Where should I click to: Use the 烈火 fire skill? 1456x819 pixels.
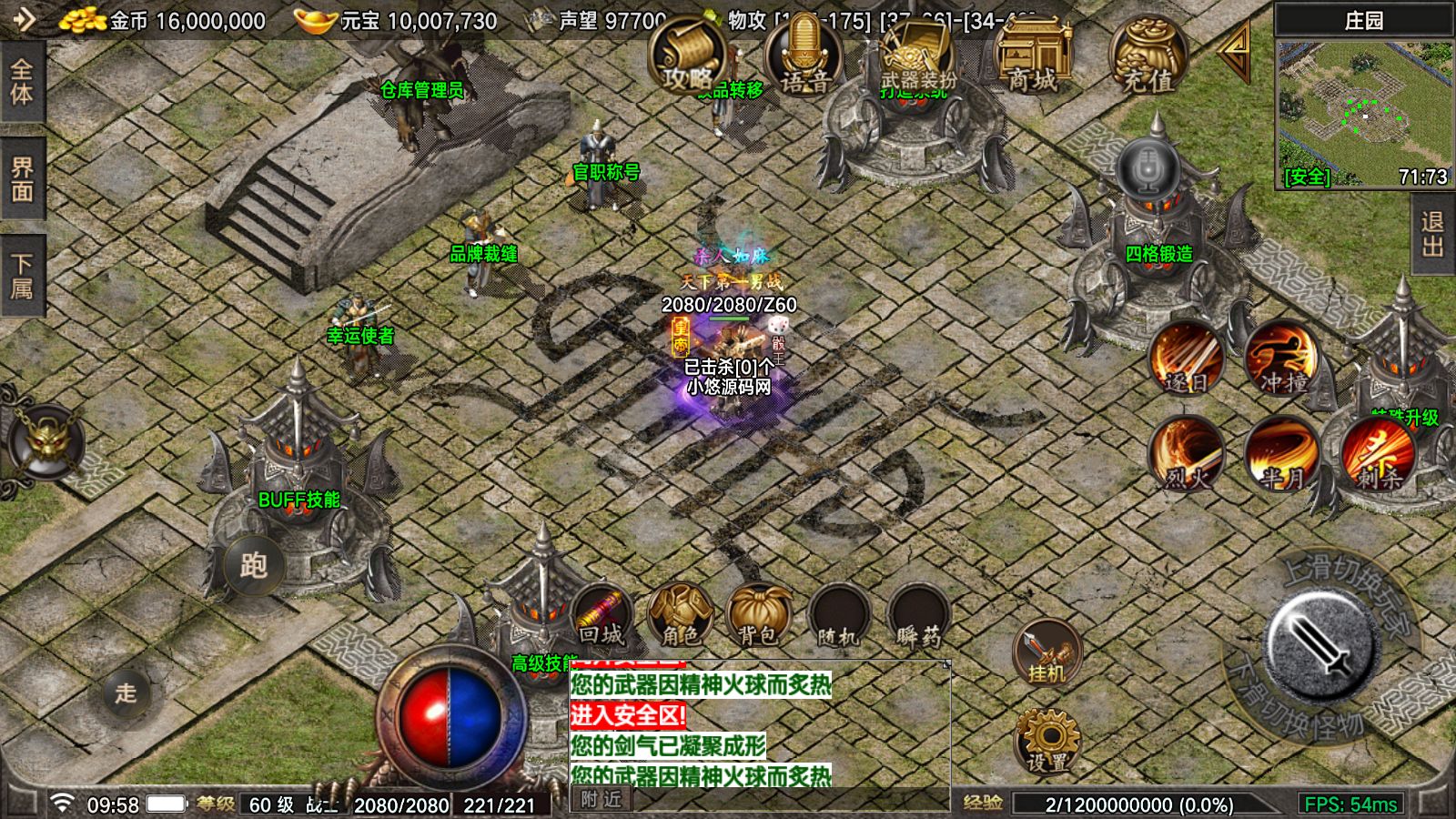point(1186,453)
